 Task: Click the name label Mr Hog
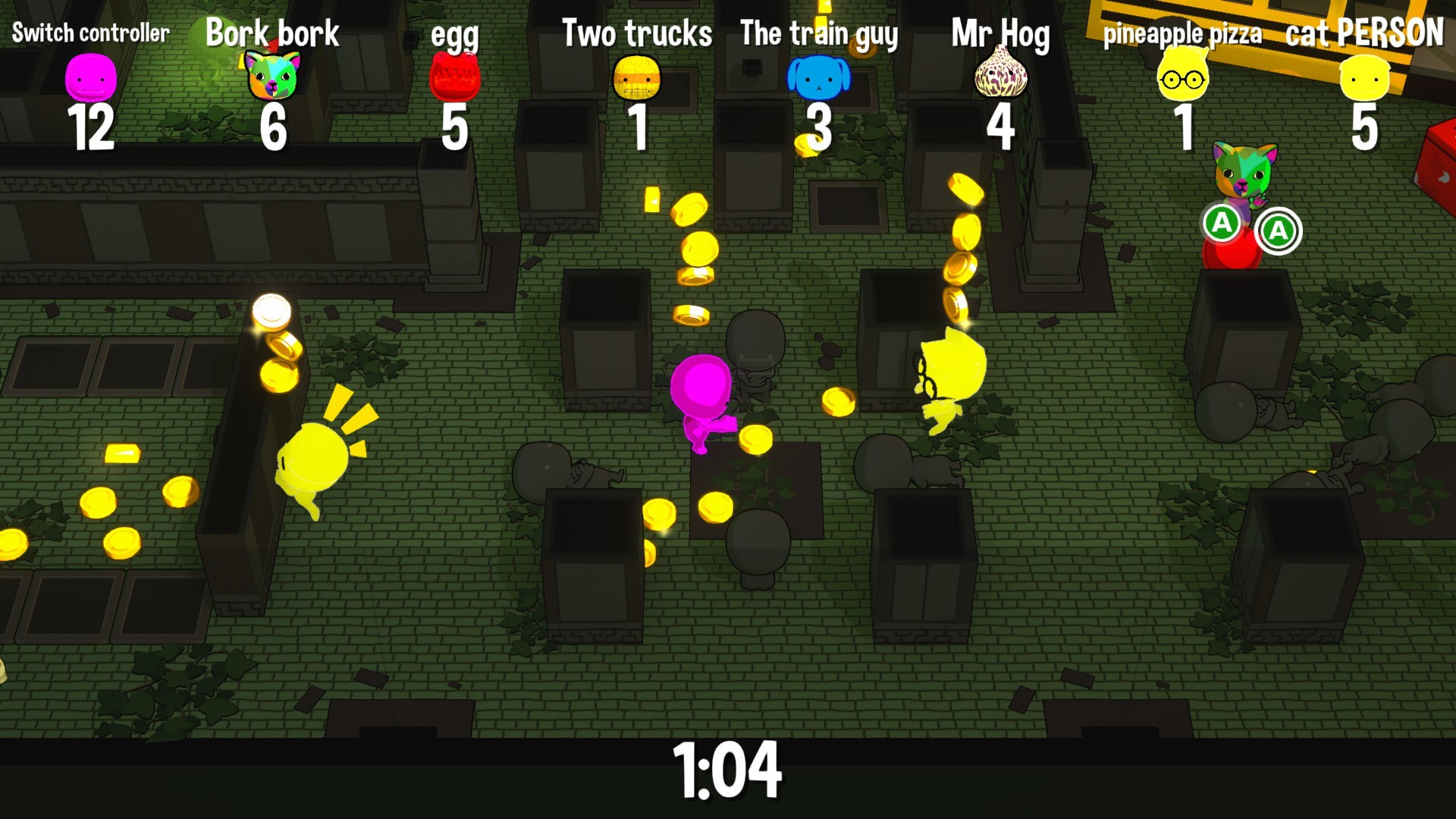[x=1003, y=32]
